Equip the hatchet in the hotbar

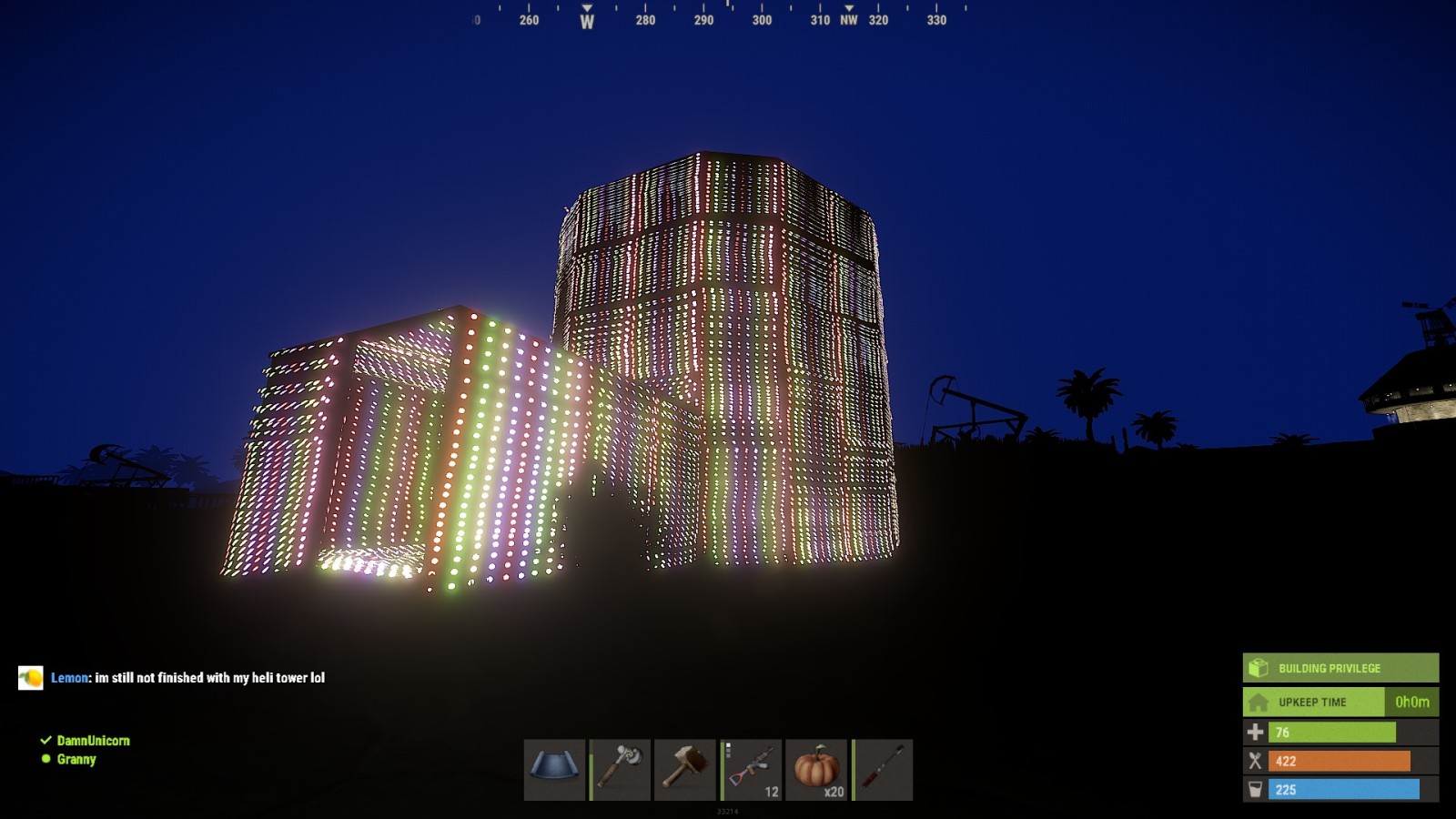620,770
